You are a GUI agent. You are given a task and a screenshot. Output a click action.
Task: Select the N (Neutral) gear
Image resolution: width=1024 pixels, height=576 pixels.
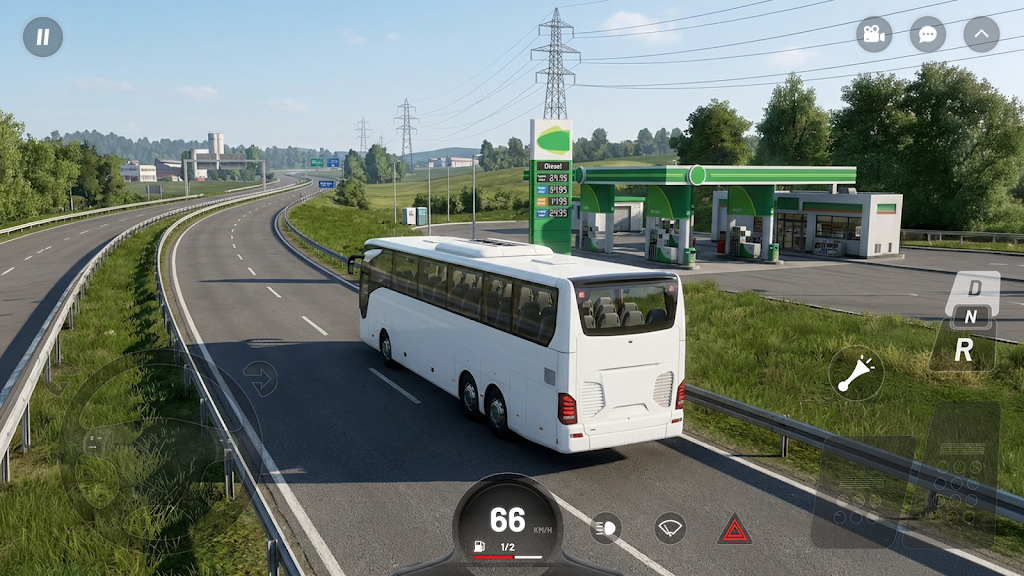coord(969,317)
